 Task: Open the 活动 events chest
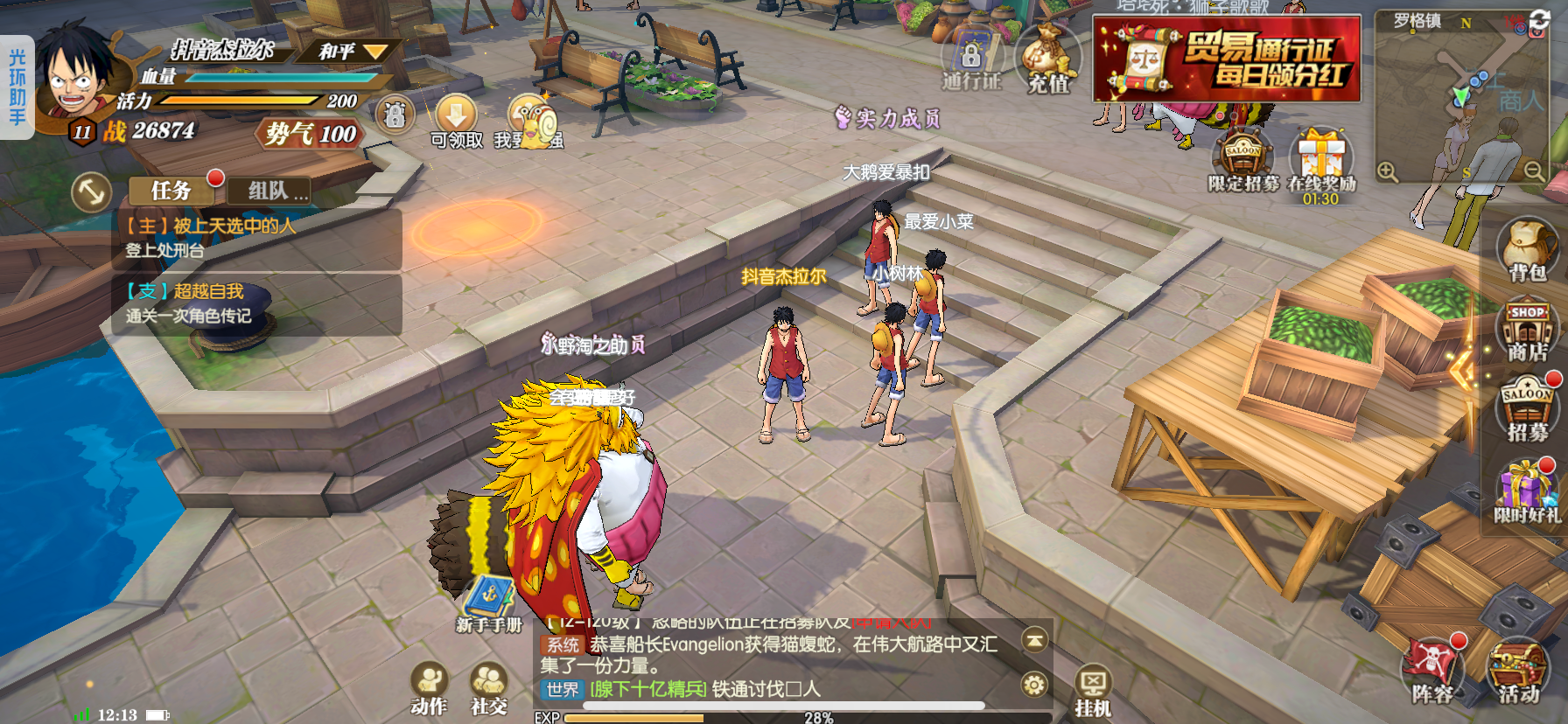(1517, 672)
